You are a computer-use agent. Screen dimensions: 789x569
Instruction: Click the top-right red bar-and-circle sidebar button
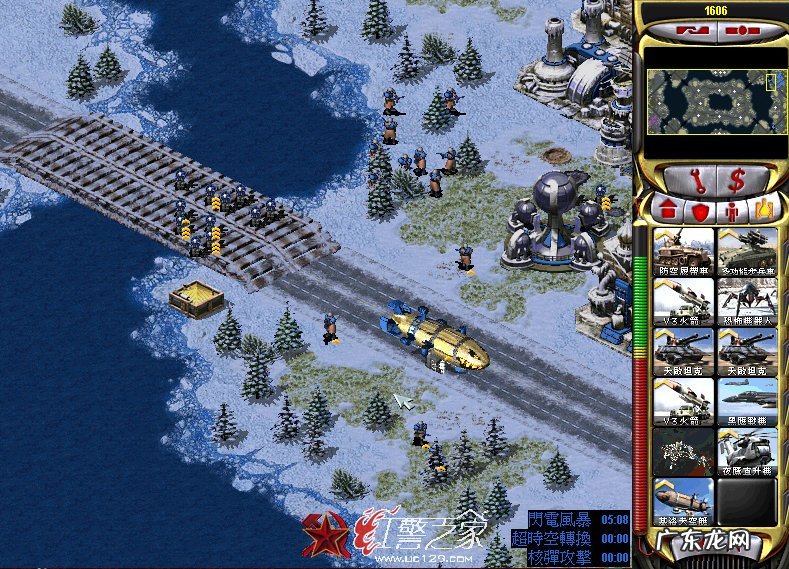pyautogui.click(x=742, y=31)
